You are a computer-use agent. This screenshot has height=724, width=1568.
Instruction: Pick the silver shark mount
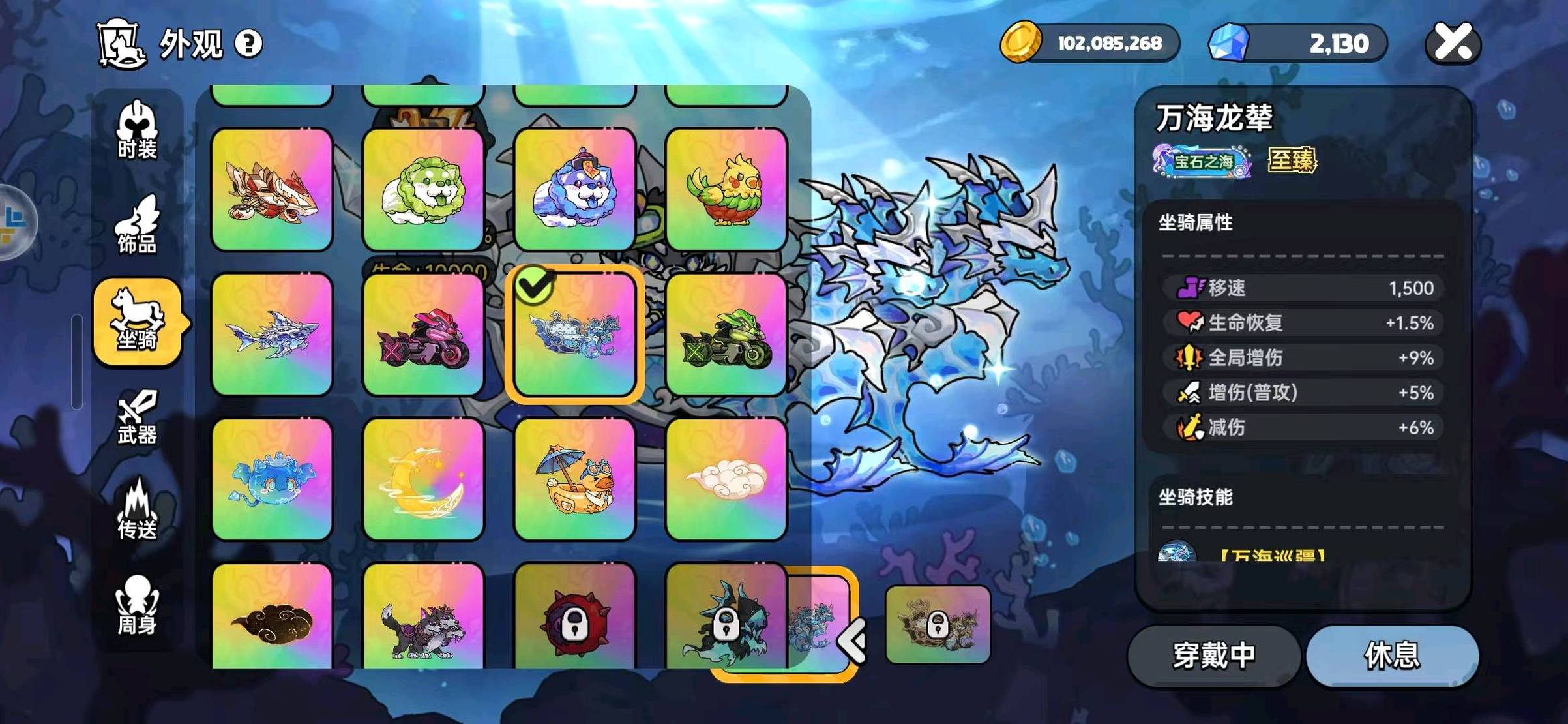point(272,334)
